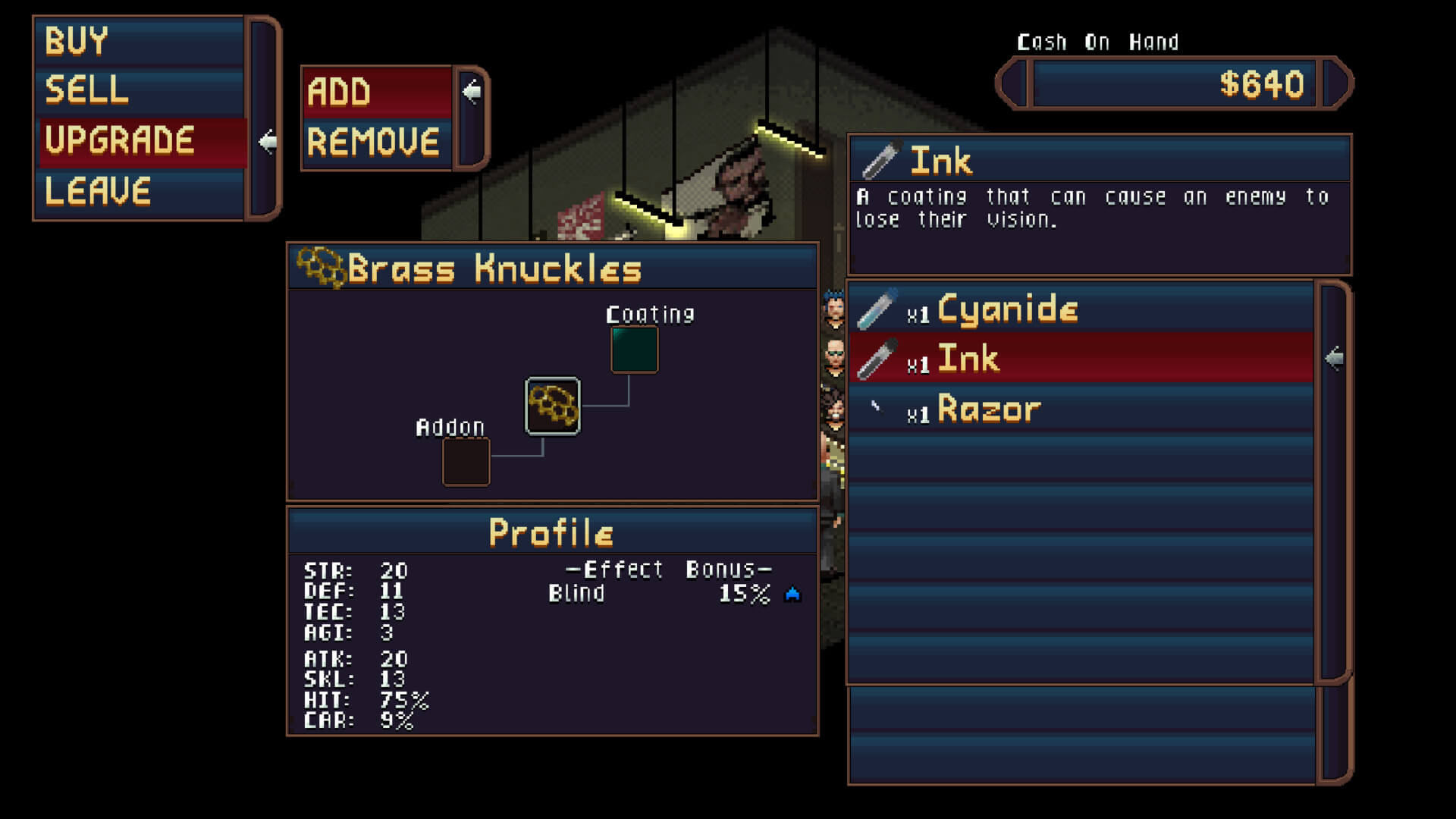The image size is (1456, 819).
Task: Click the Coating upgrade slot
Action: coord(634,350)
